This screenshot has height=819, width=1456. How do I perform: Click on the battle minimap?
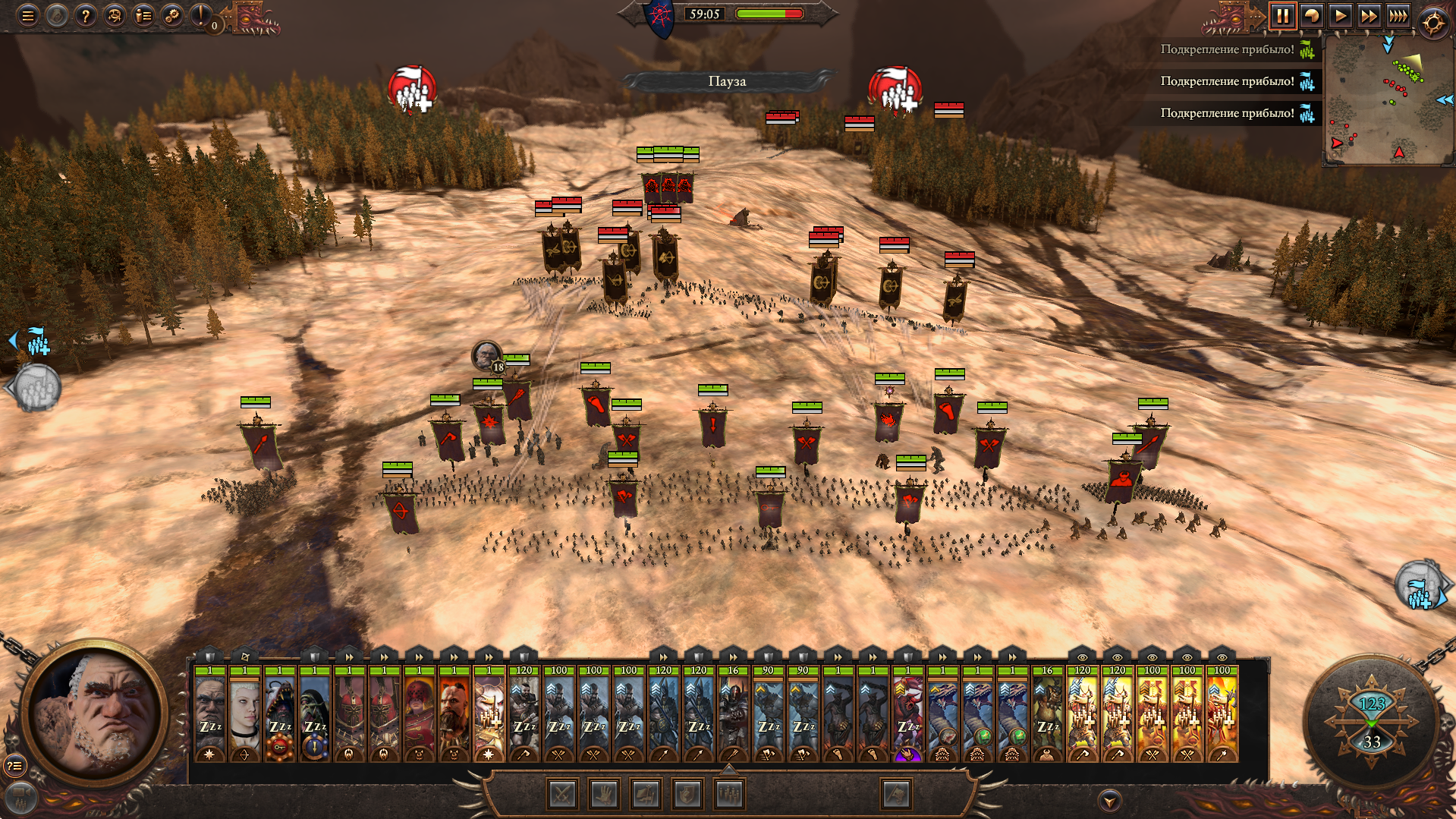pyautogui.click(x=1388, y=99)
